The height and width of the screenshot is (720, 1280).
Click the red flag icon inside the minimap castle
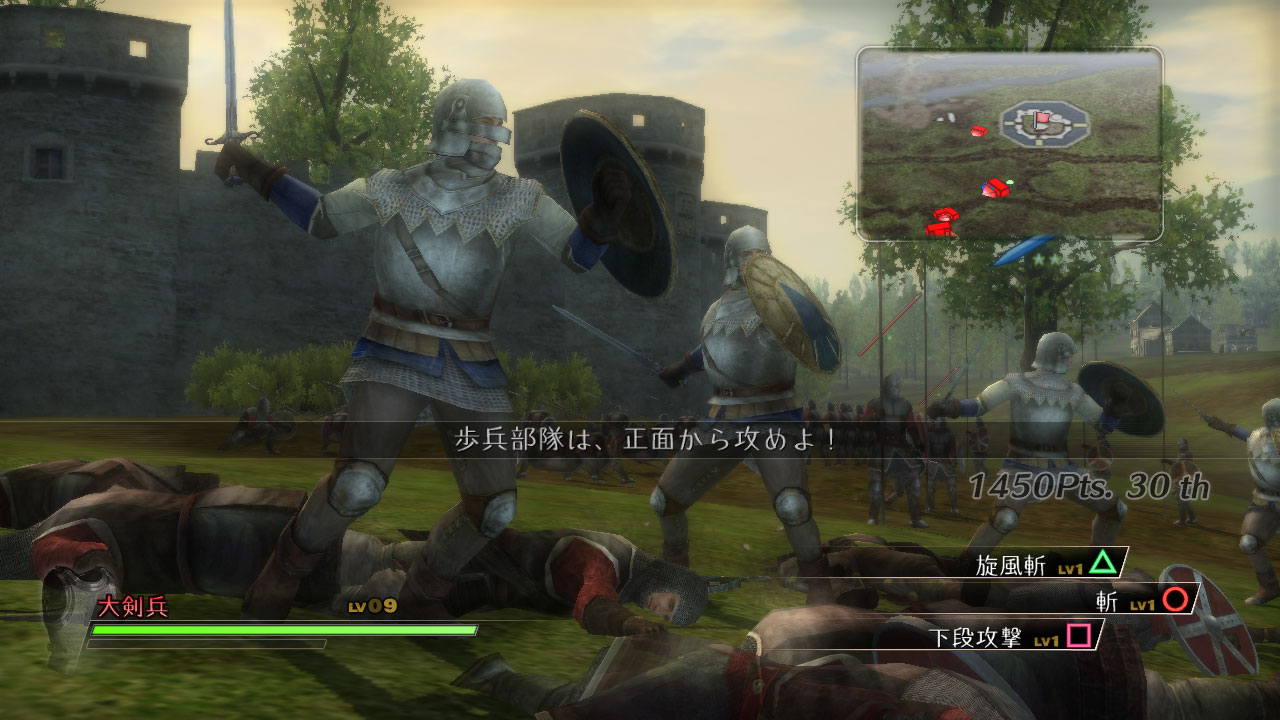1042,116
